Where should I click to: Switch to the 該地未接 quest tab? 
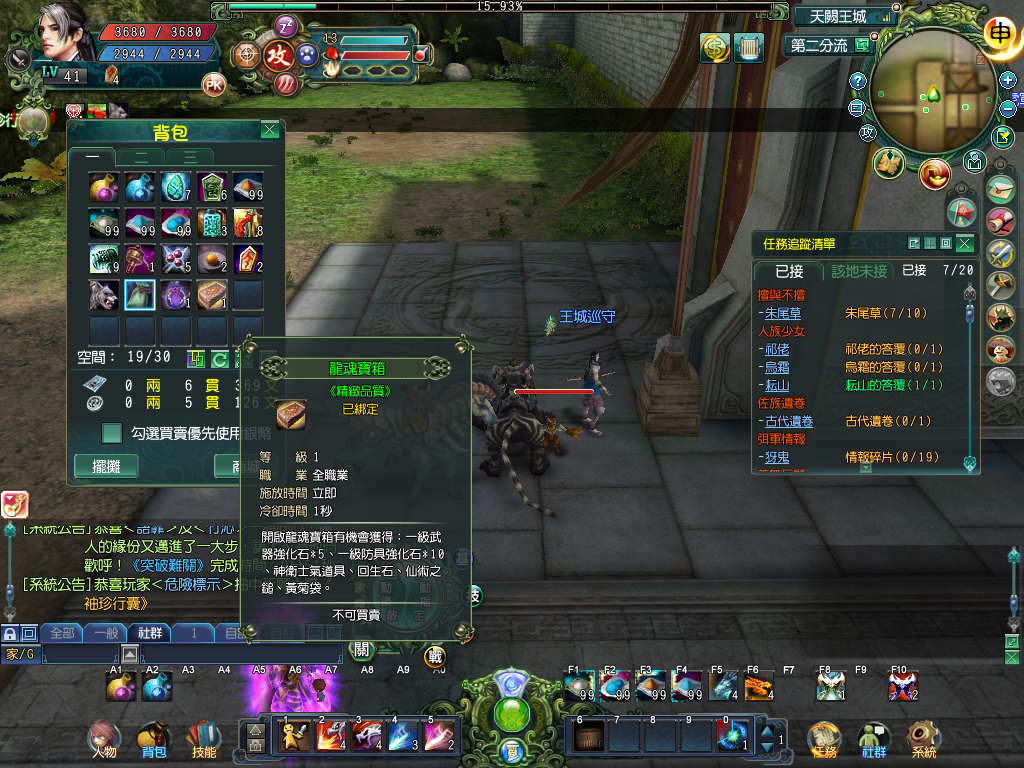[x=859, y=271]
